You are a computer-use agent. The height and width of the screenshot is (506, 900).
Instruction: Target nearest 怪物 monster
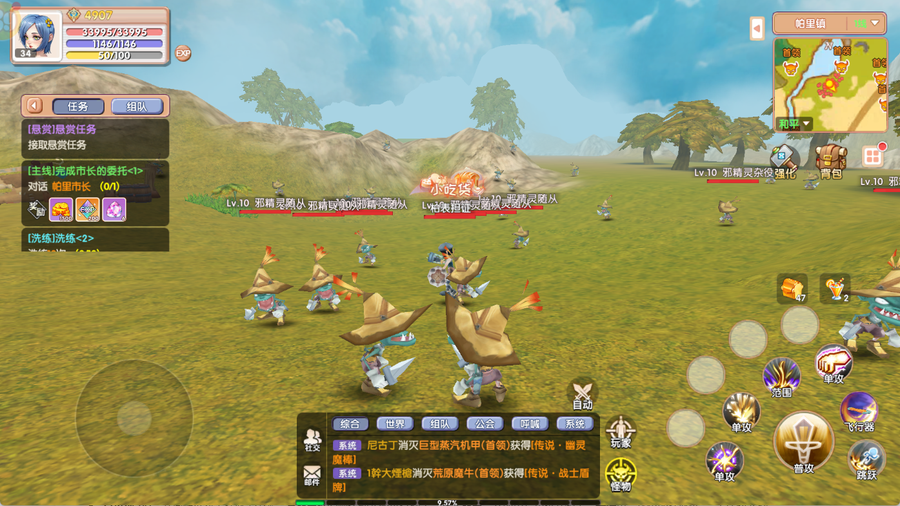[x=620, y=474]
